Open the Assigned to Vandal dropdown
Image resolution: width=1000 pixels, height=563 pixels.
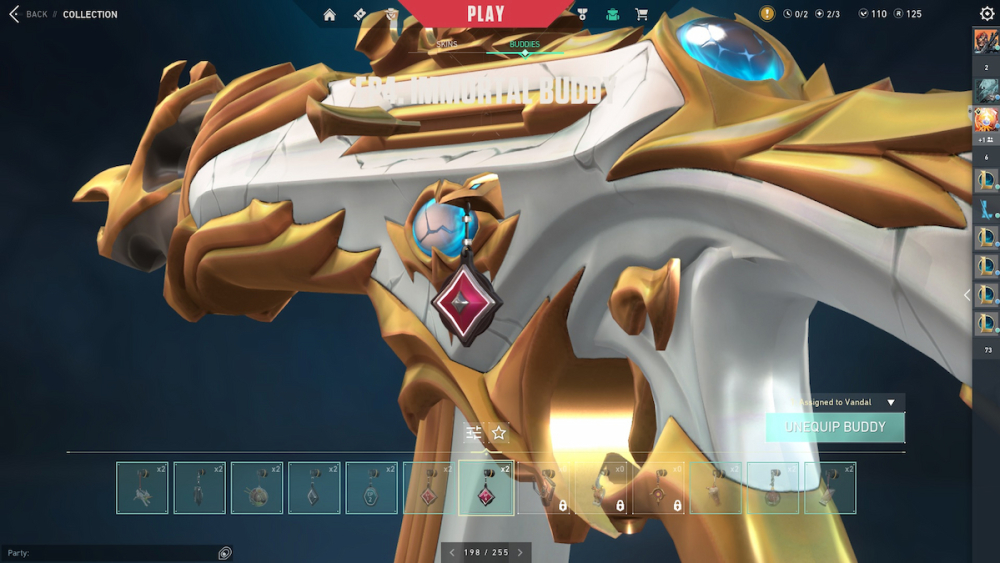pos(891,402)
